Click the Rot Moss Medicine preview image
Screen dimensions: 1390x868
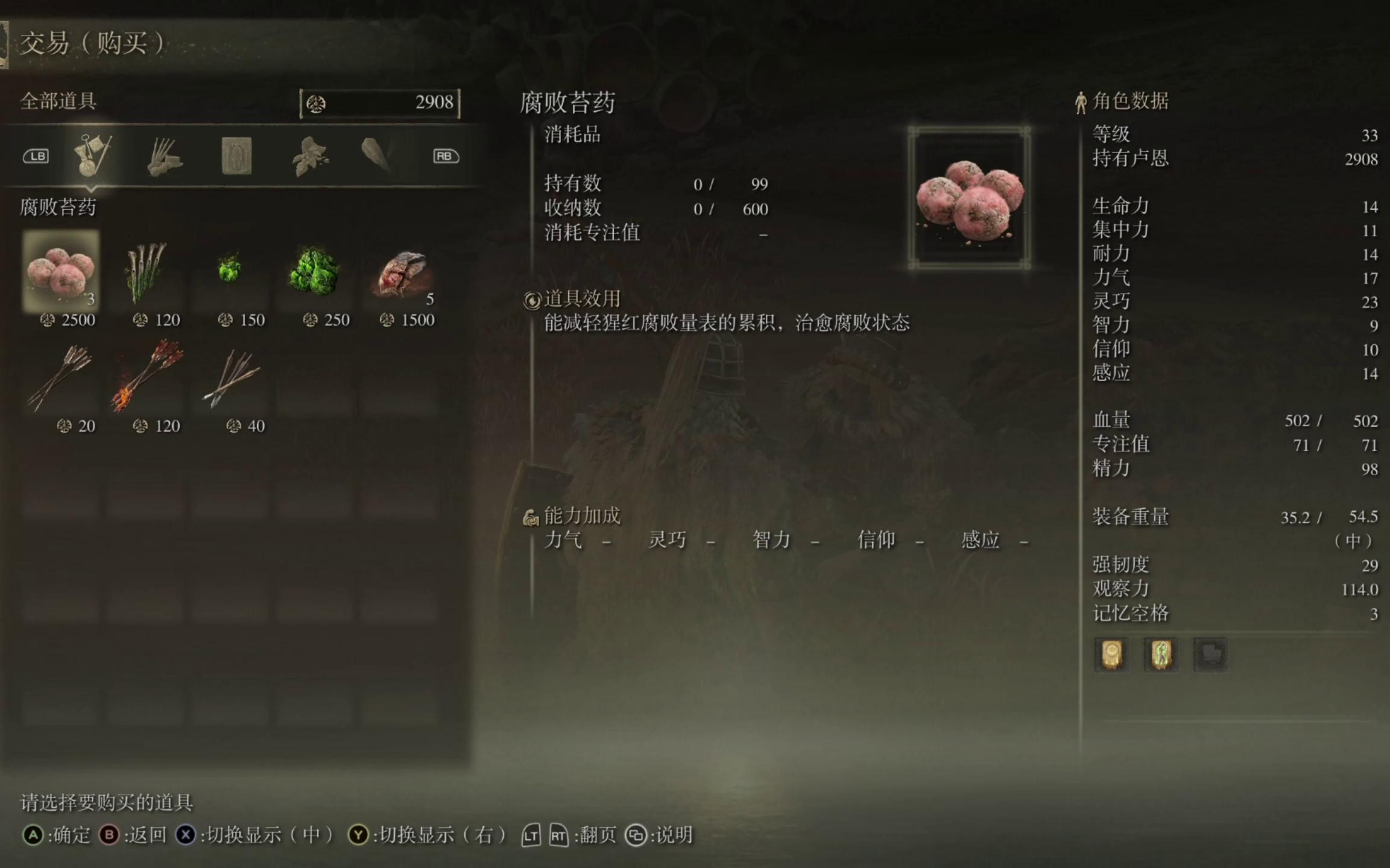[x=969, y=198]
